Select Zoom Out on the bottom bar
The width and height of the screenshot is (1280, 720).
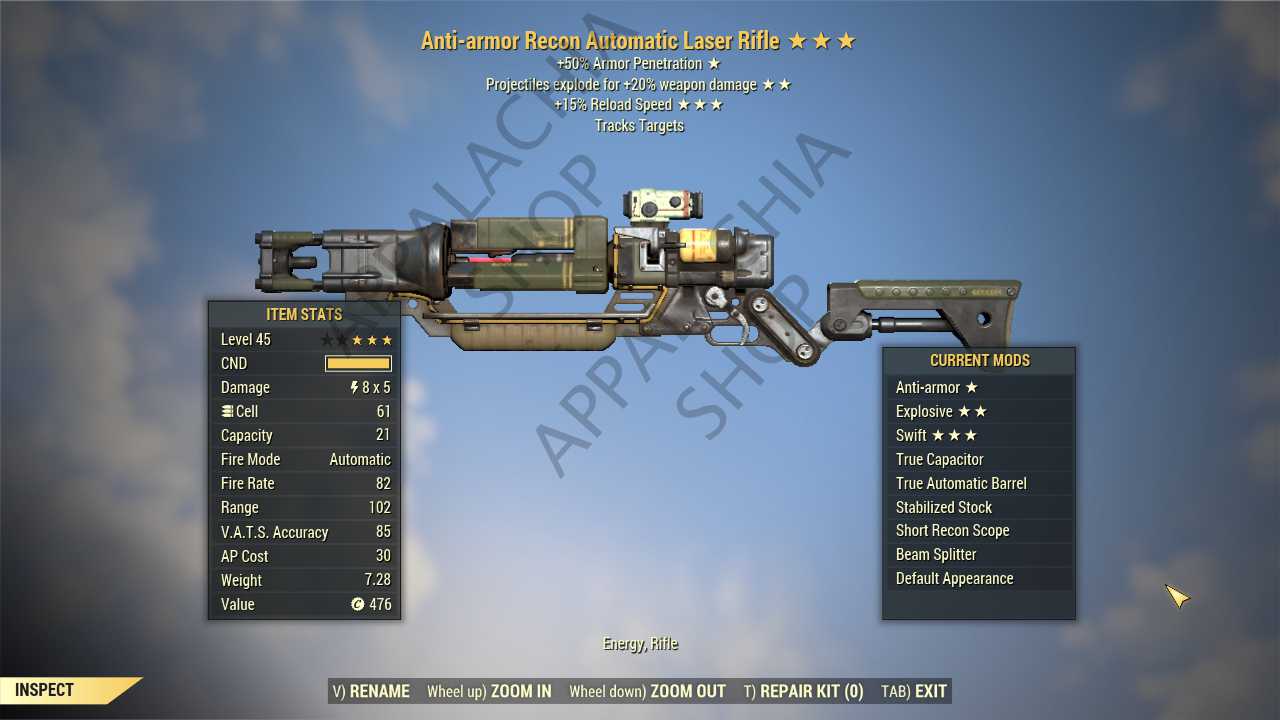(648, 691)
